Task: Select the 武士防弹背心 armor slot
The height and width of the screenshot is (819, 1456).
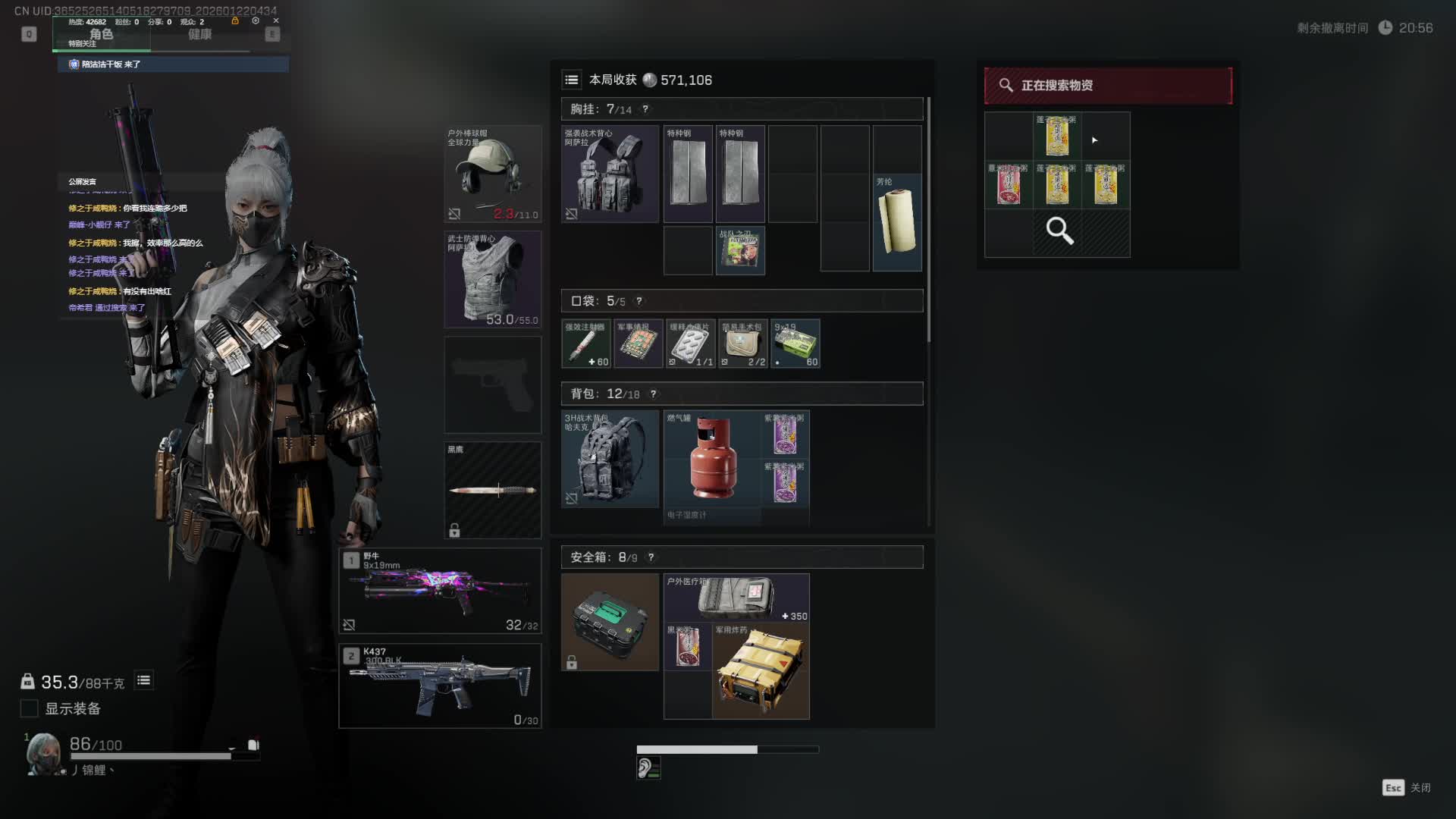Action: pos(492,279)
